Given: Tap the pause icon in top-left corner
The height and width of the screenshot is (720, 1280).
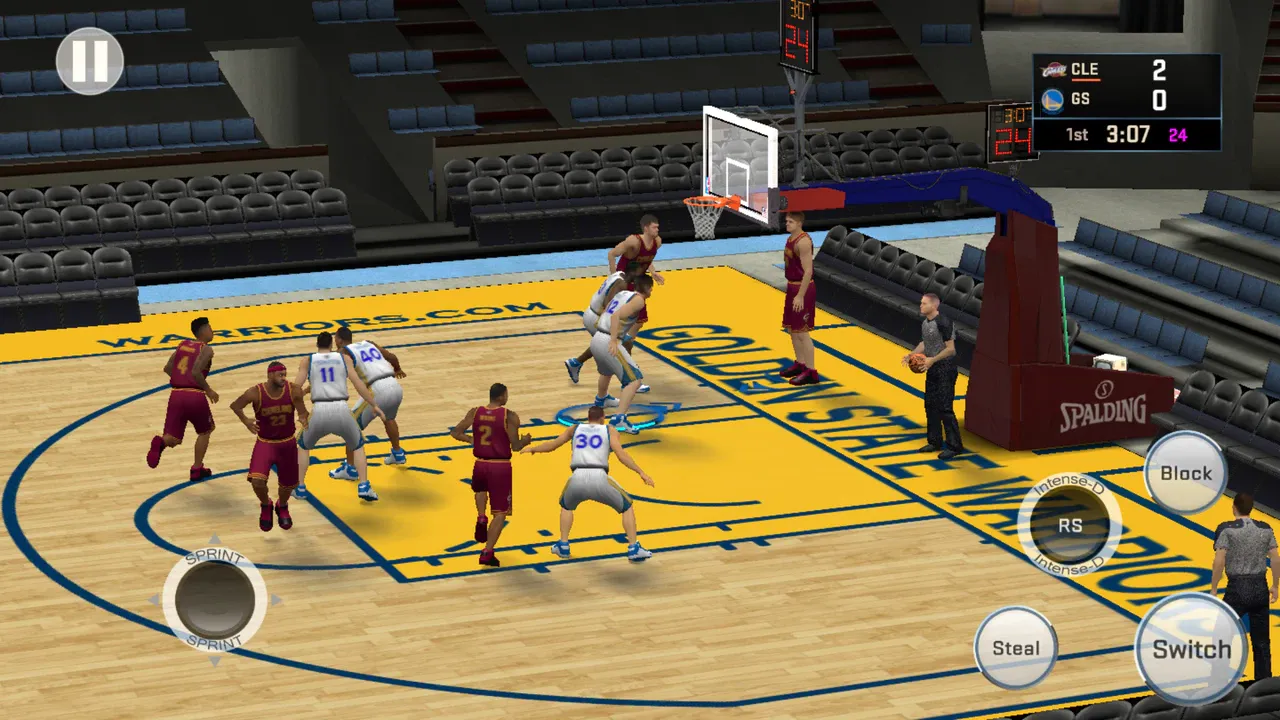Looking at the screenshot, I should coord(91,60).
